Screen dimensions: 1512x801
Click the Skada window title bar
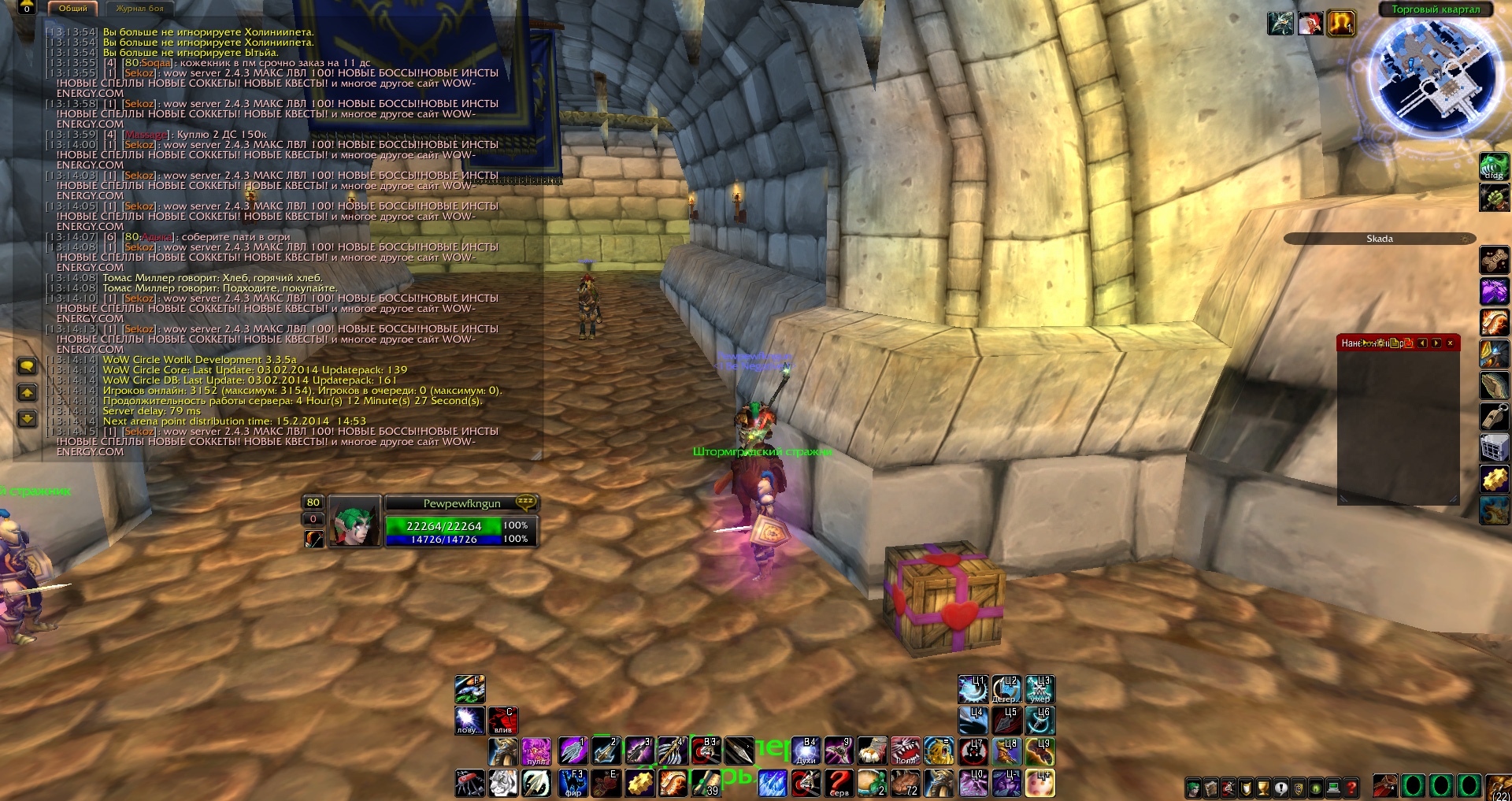(1379, 239)
